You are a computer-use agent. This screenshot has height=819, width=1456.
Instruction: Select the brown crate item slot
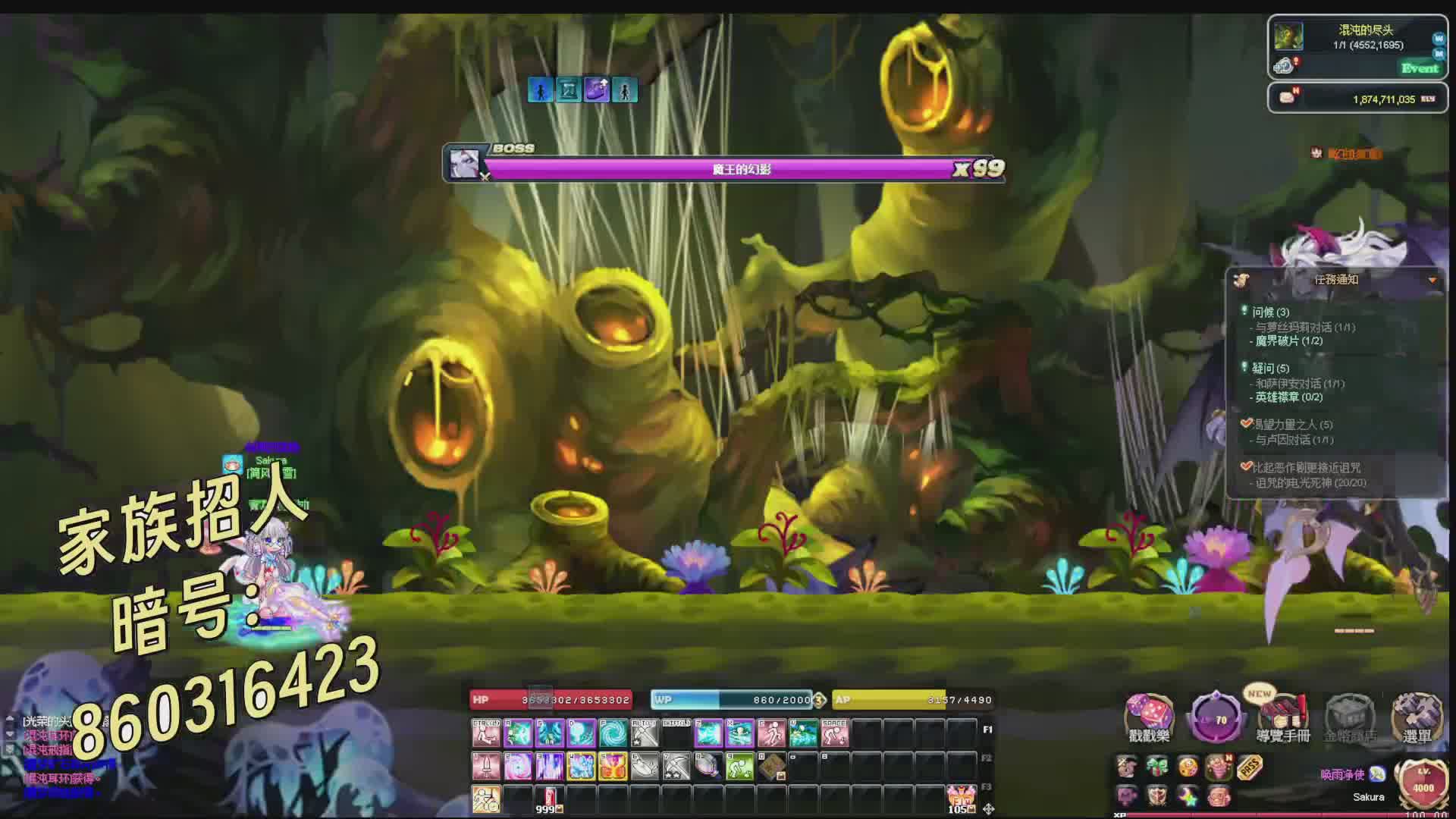click(x=772, y=767)
